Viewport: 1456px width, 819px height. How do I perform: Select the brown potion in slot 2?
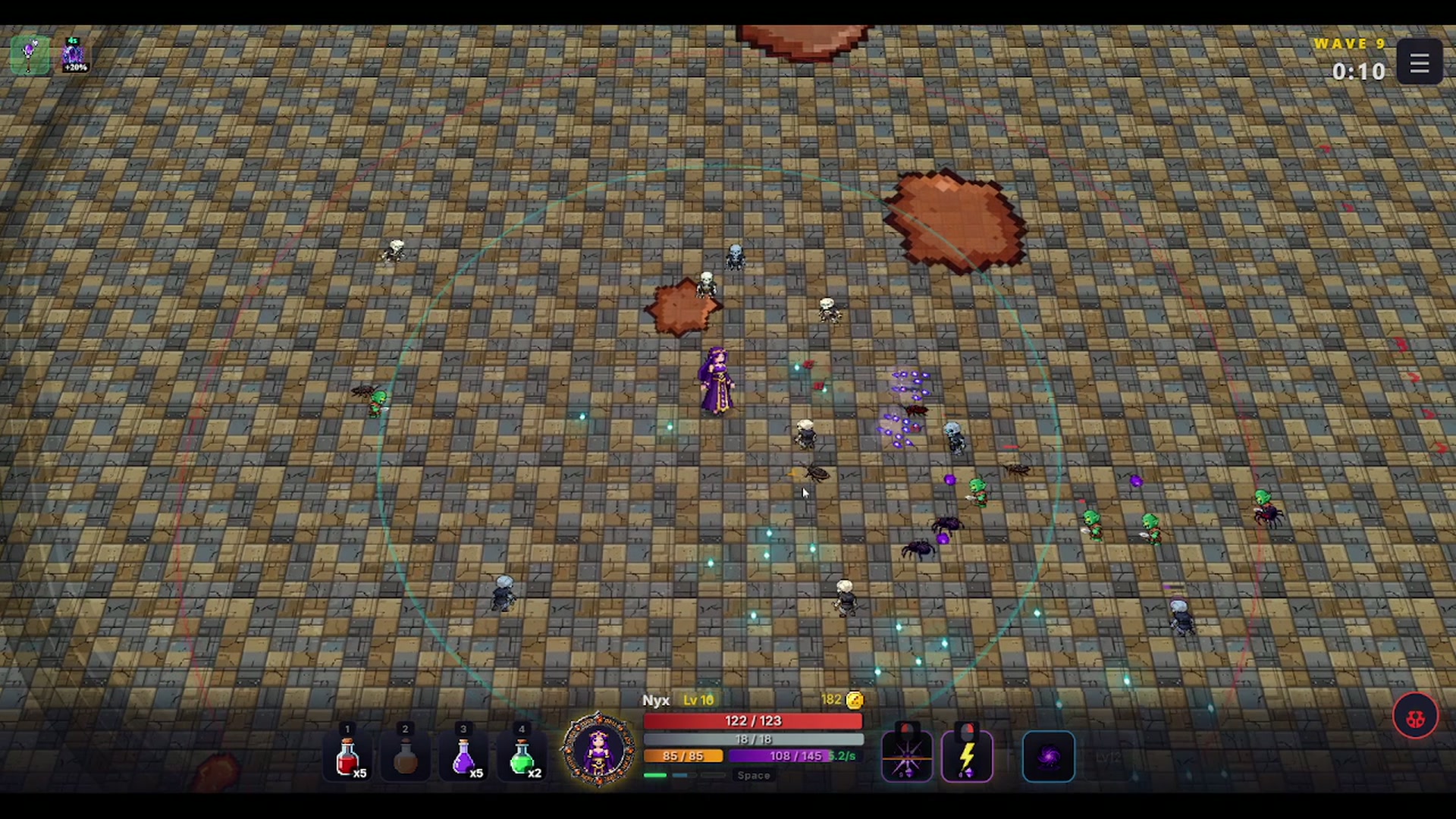(405, 758)
